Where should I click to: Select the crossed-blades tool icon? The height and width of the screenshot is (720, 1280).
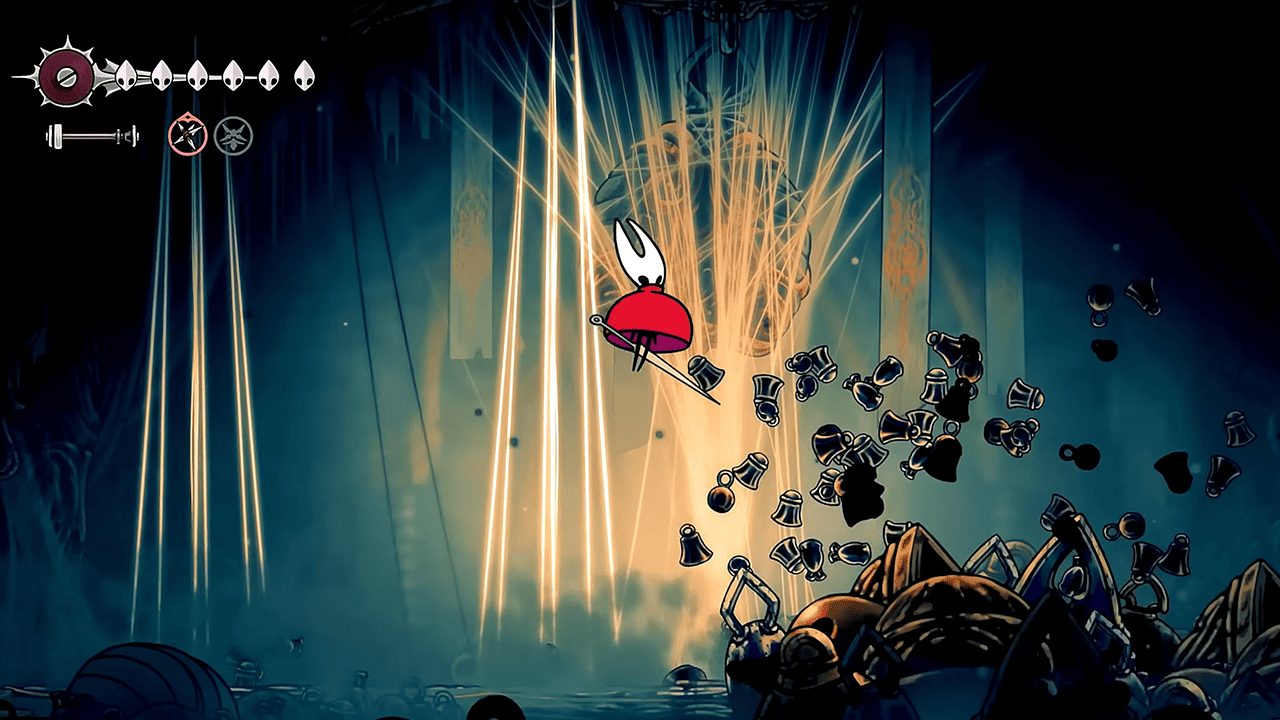[187, 135]
